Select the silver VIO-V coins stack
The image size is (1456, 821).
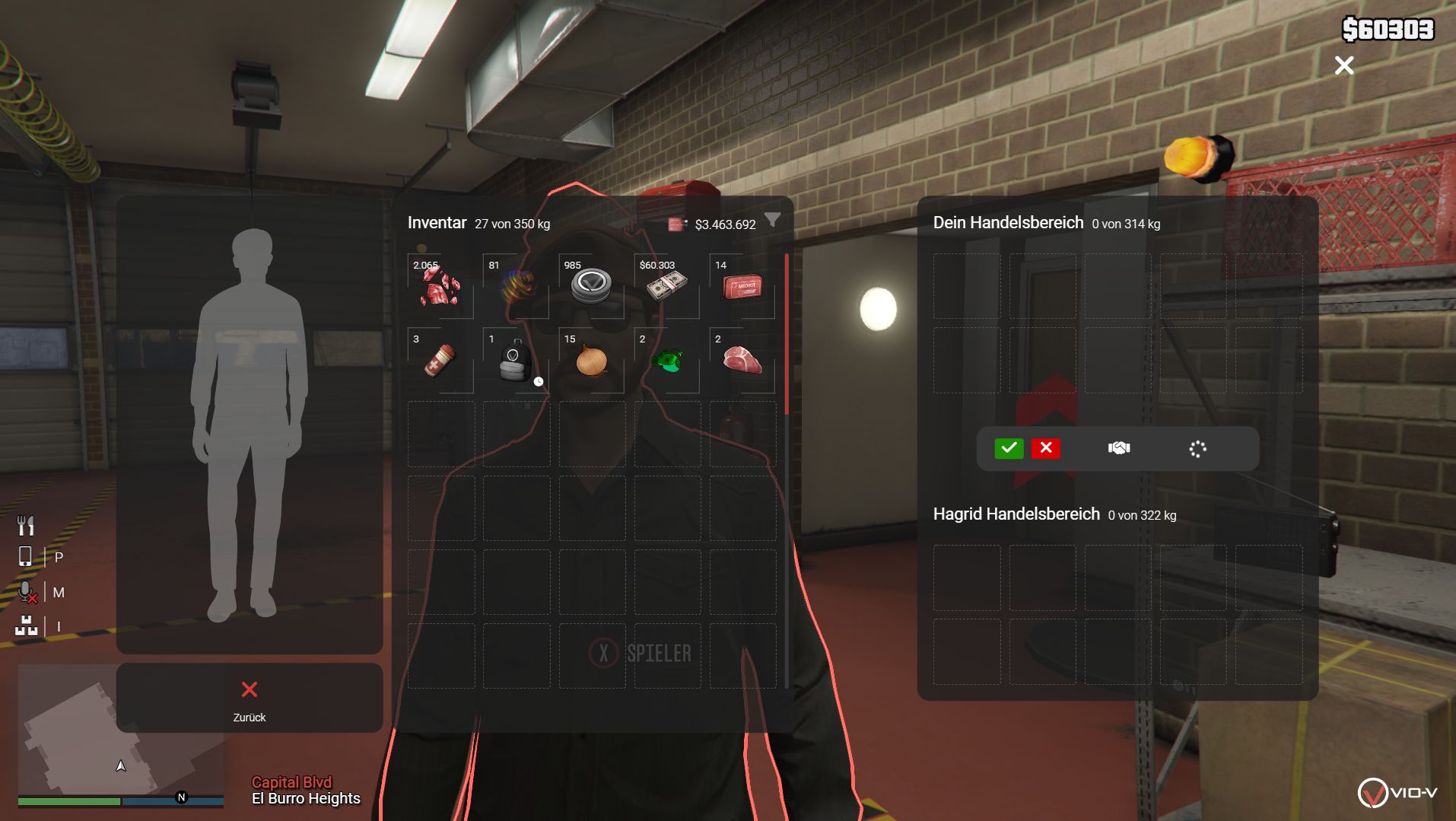591,286
